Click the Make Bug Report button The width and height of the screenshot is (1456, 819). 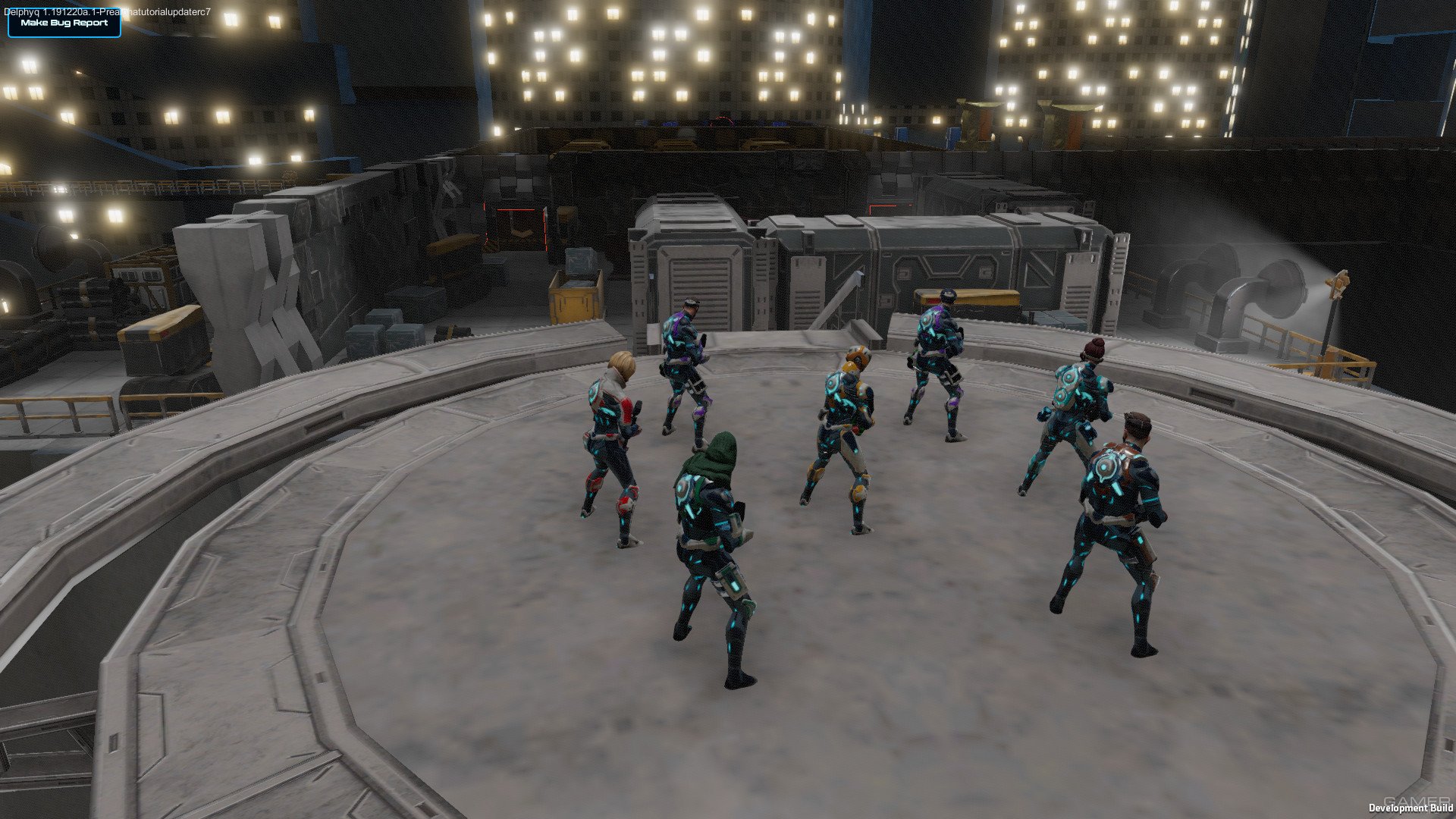click(x=64, y=24)
